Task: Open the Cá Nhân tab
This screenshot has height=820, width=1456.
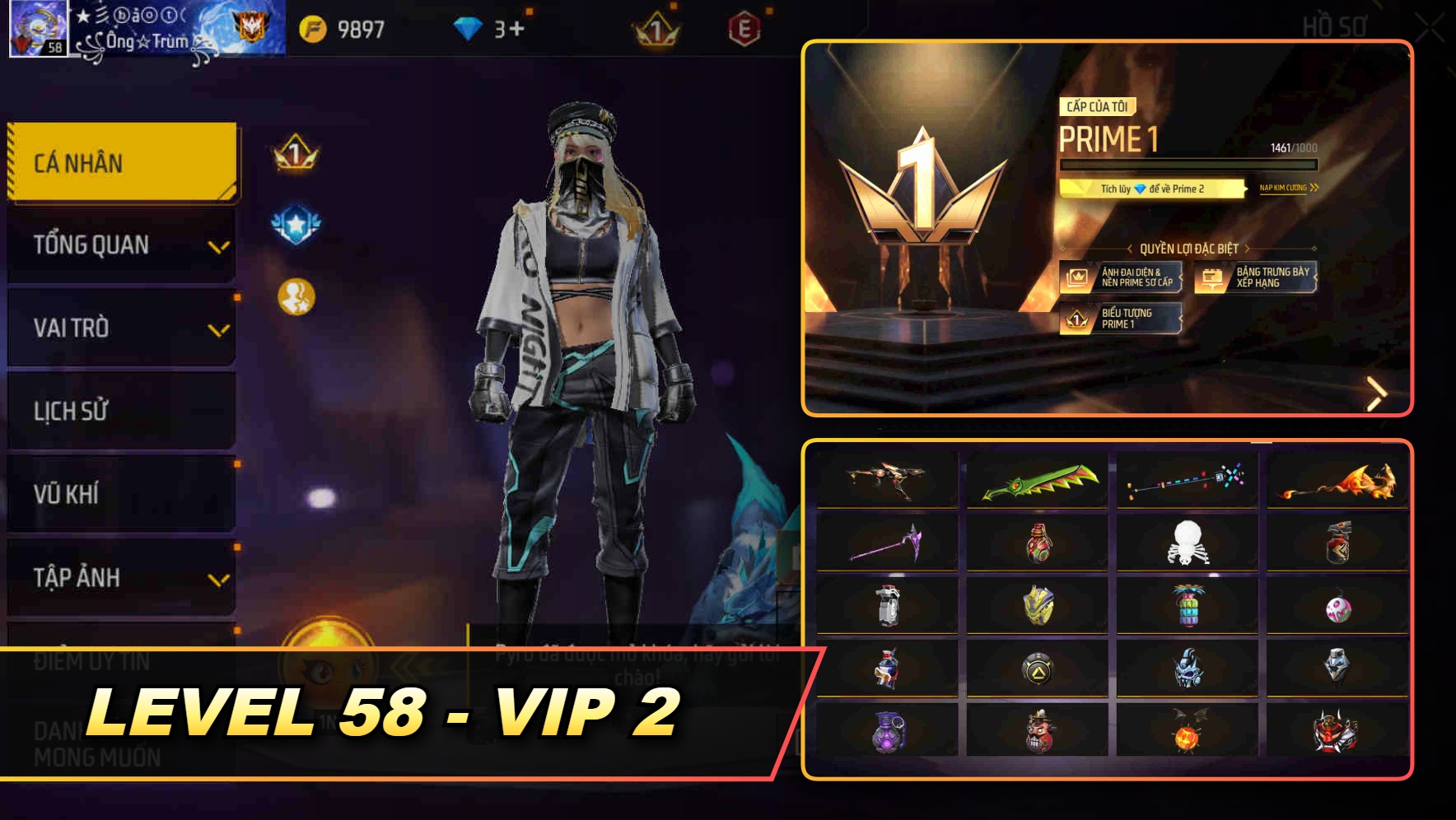Action: [x=120, y=162]
